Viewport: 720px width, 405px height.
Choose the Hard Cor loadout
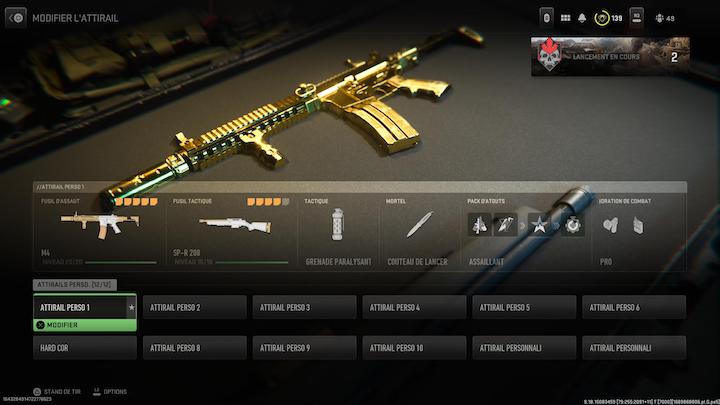84,348
